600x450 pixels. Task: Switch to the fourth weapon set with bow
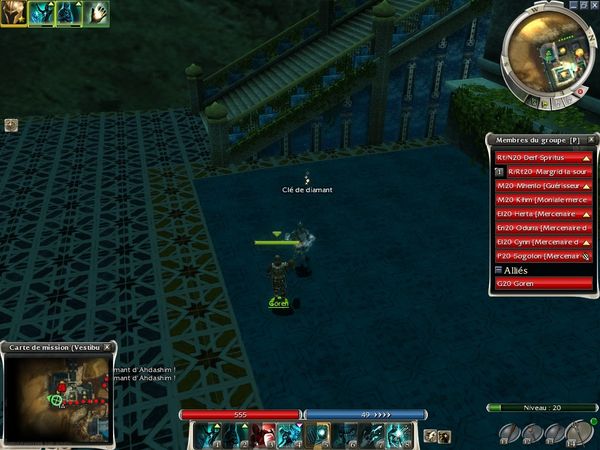click(x=576, y=433)
